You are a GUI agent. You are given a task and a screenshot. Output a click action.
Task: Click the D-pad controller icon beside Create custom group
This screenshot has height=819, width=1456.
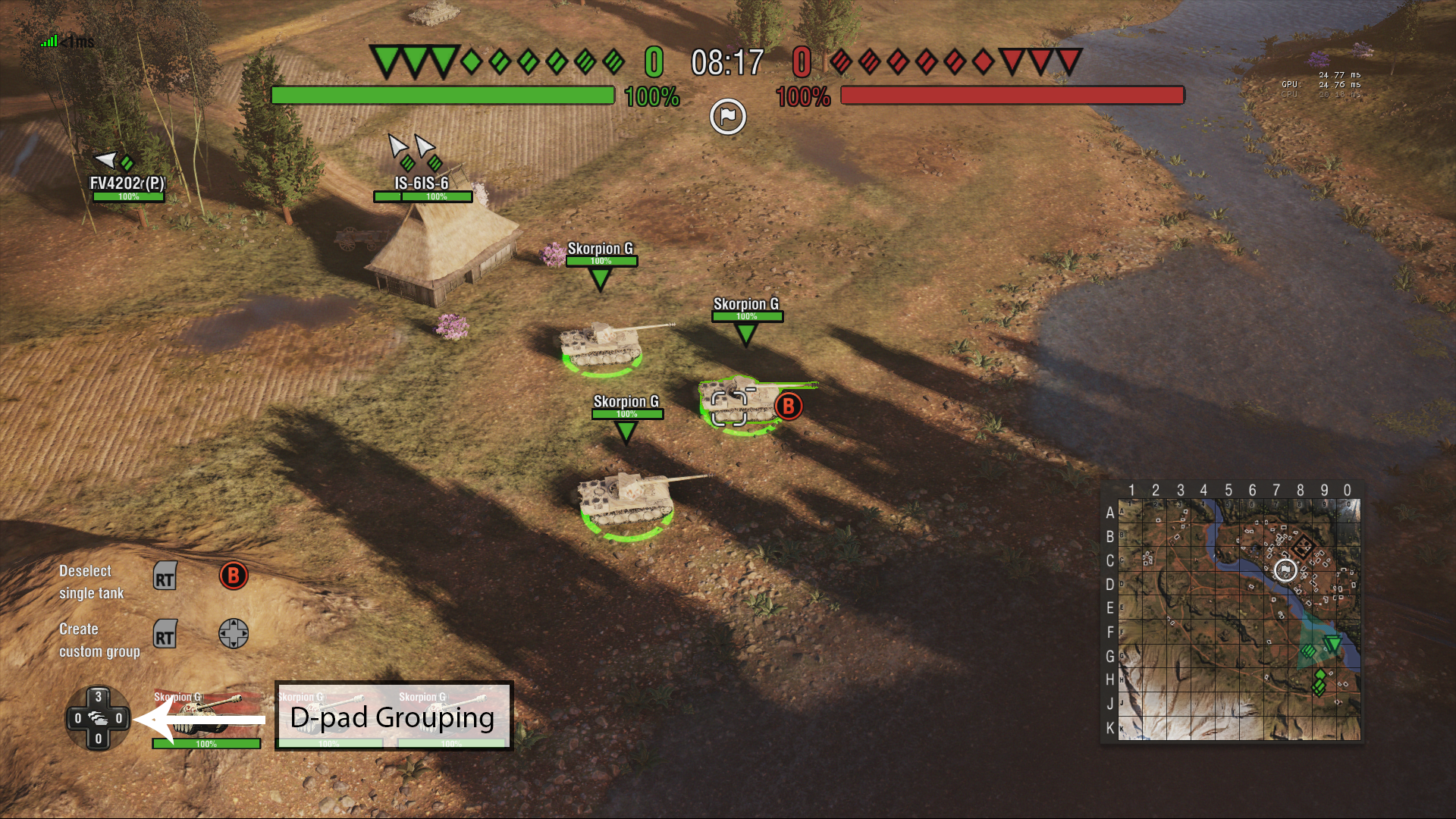coord(233,634)
